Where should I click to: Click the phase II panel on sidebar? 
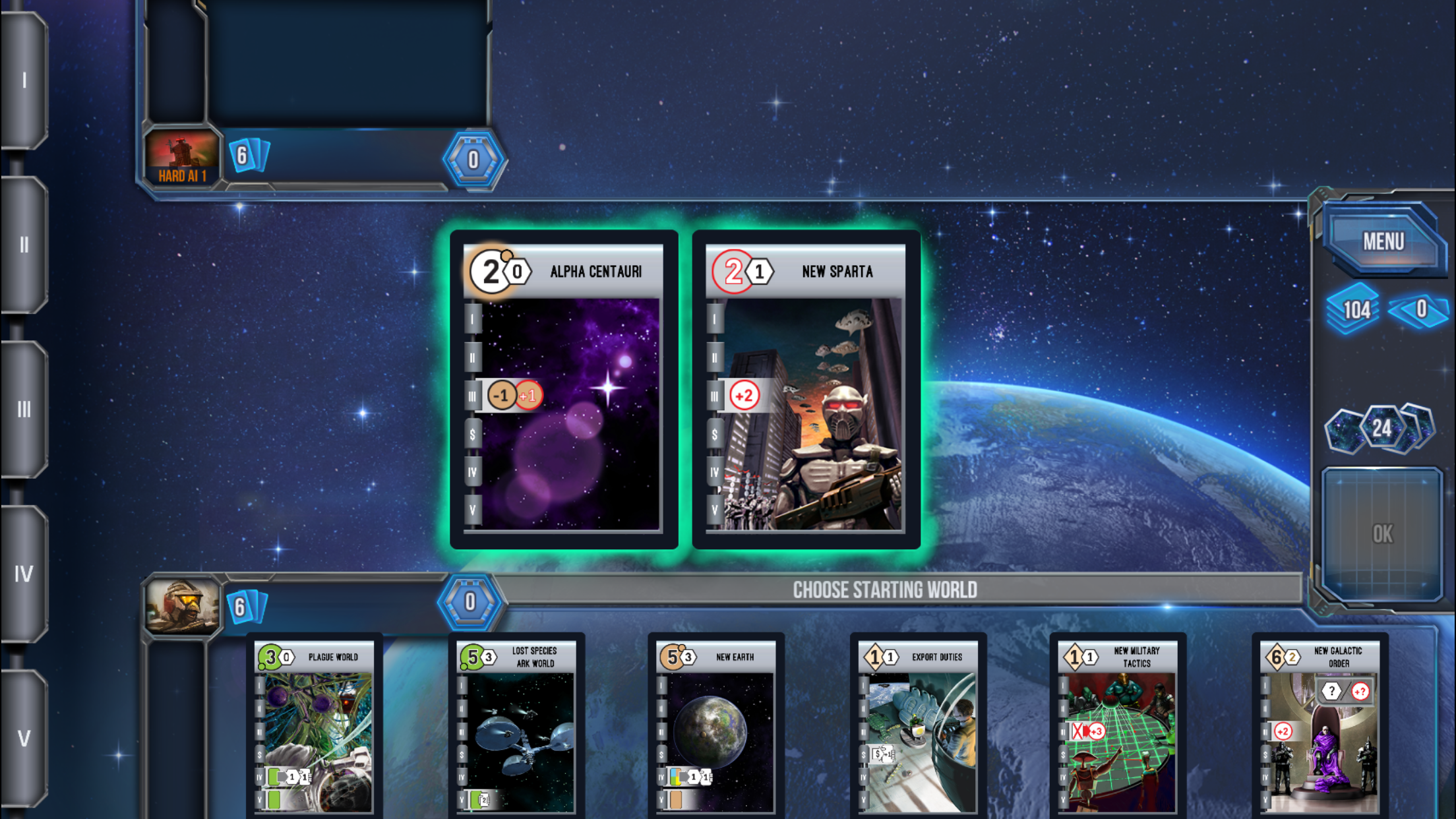pyautogui.click(x=24, y=245)
